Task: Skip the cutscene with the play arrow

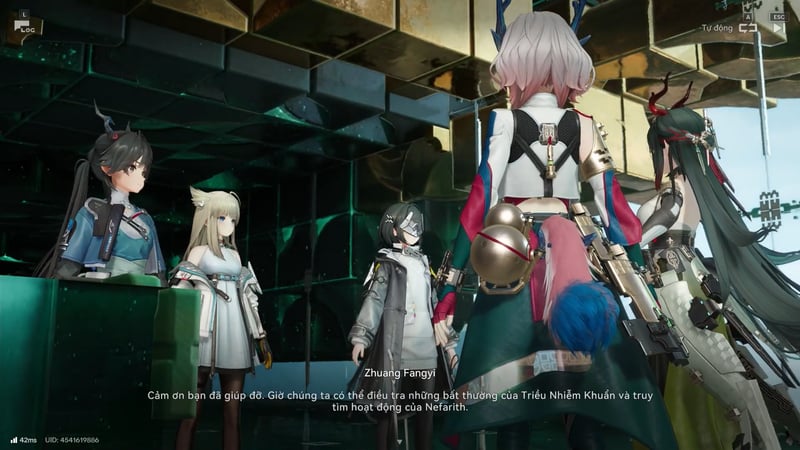Action: (x=778, y=29)
